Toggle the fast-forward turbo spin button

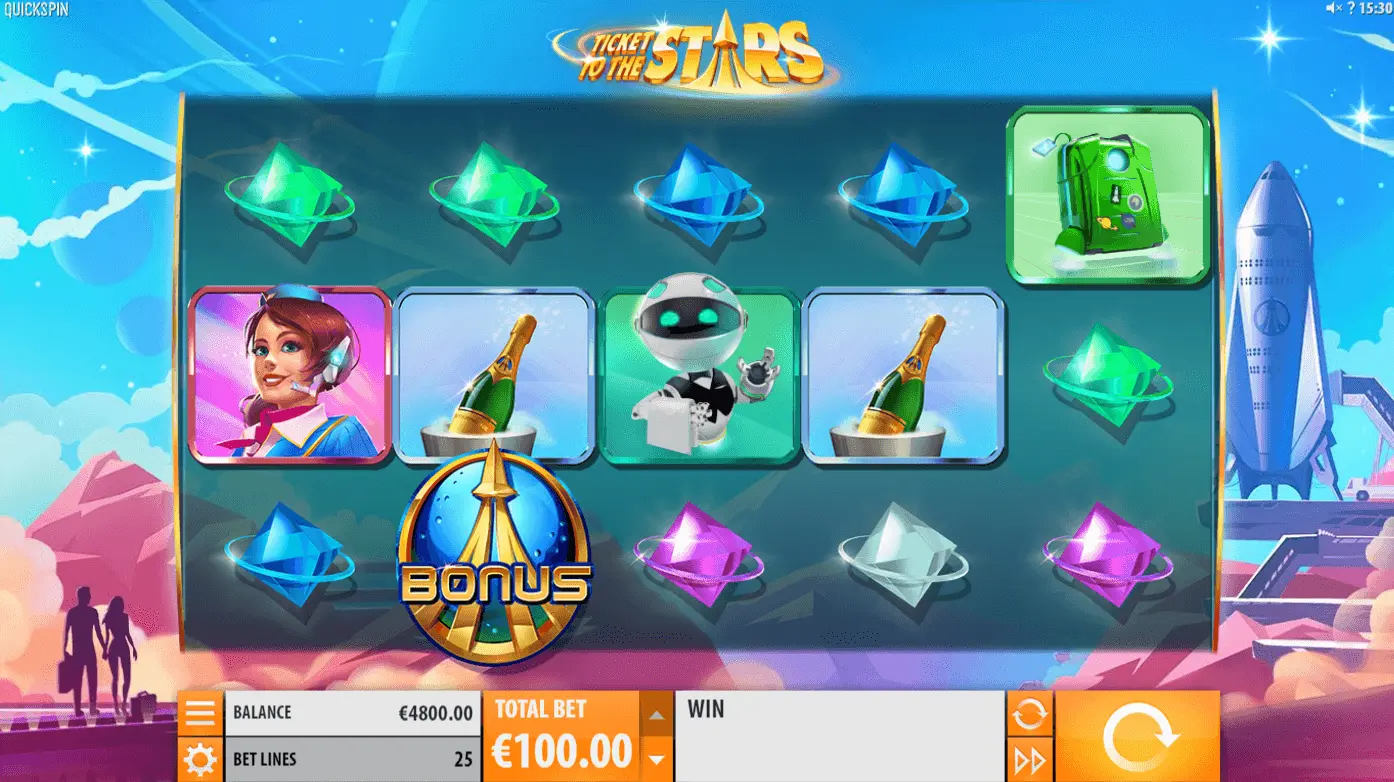point(1029,759)
